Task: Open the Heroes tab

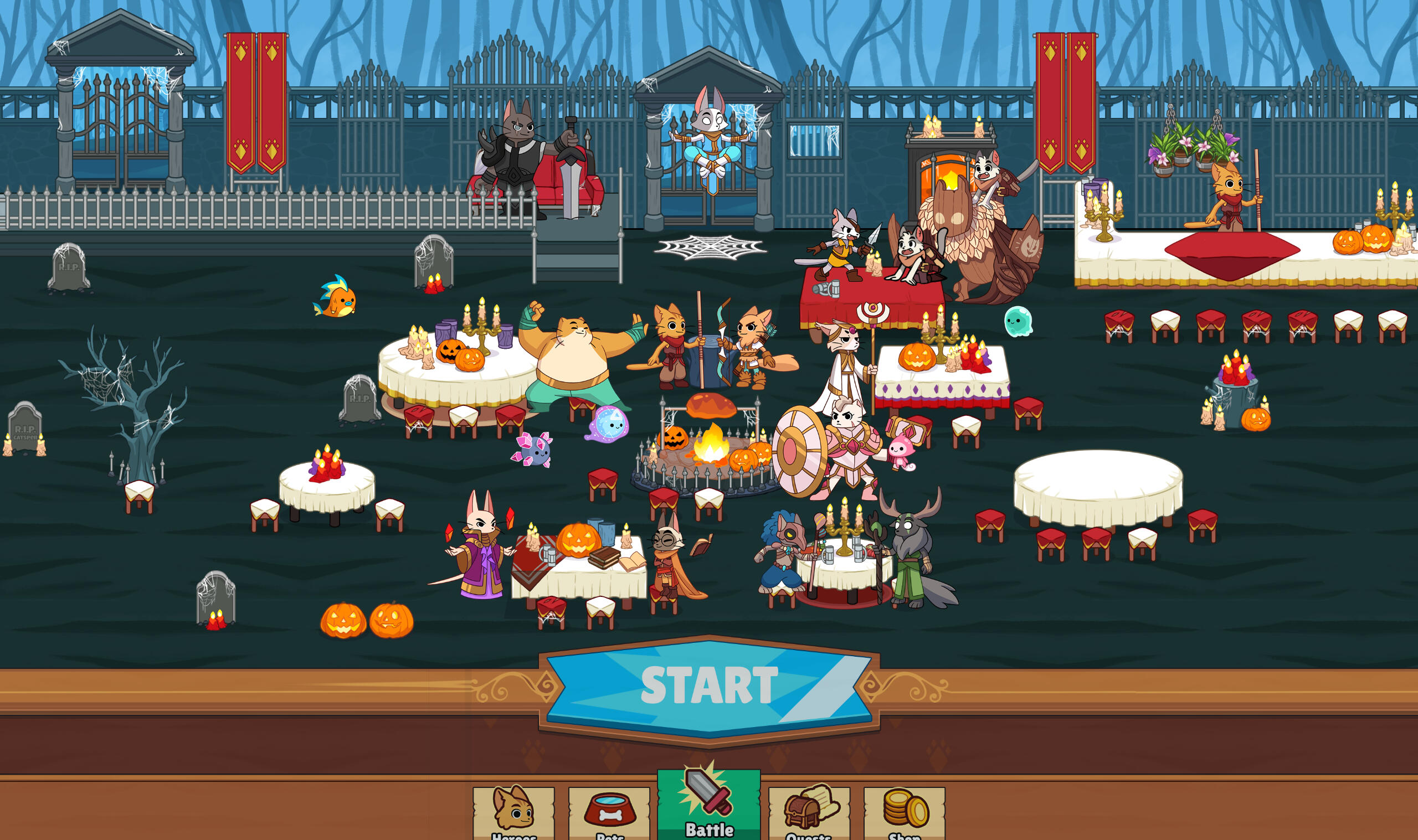Action: [x=513, y=812]
